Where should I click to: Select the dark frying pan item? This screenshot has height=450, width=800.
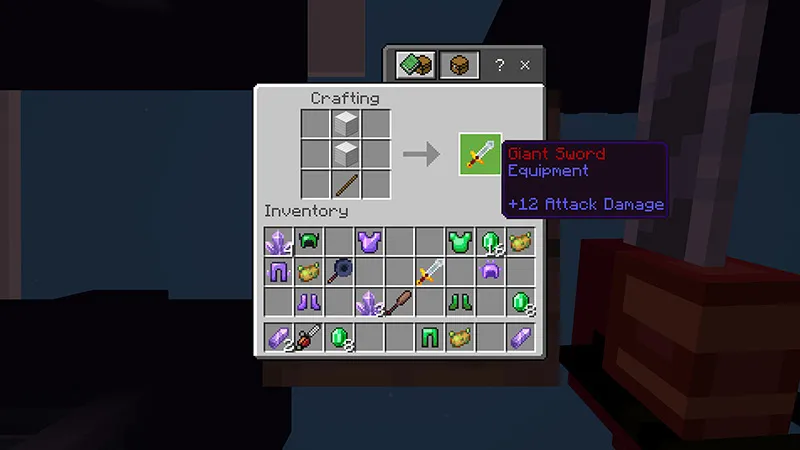point(338,271)
